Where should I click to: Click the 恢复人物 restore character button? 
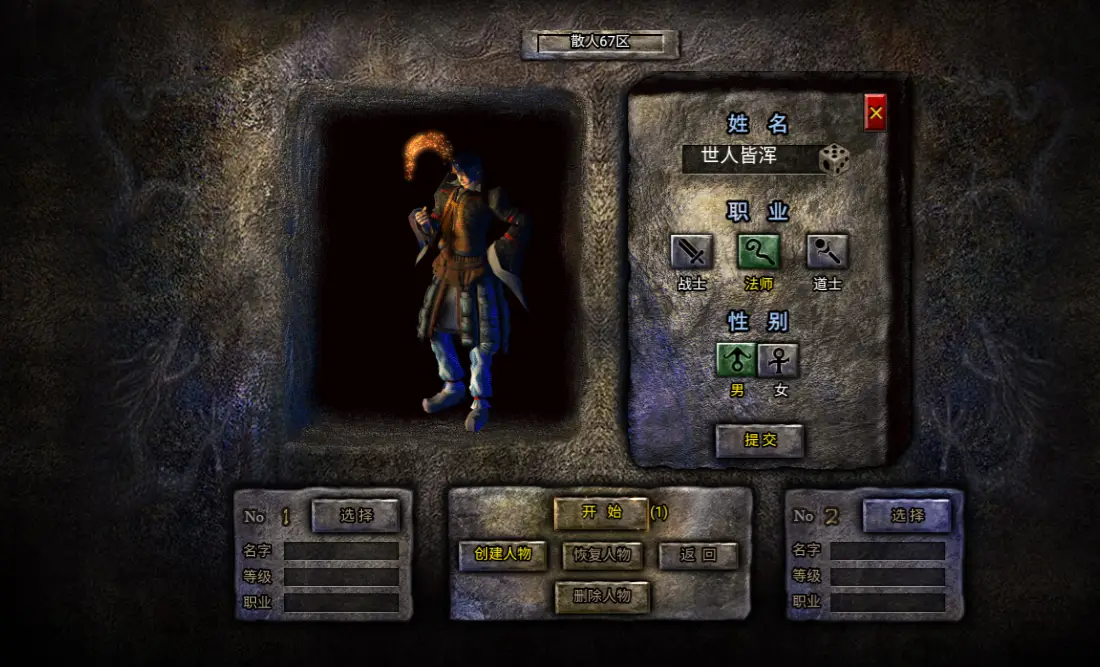pyautogui.click(x=602, y=555)
